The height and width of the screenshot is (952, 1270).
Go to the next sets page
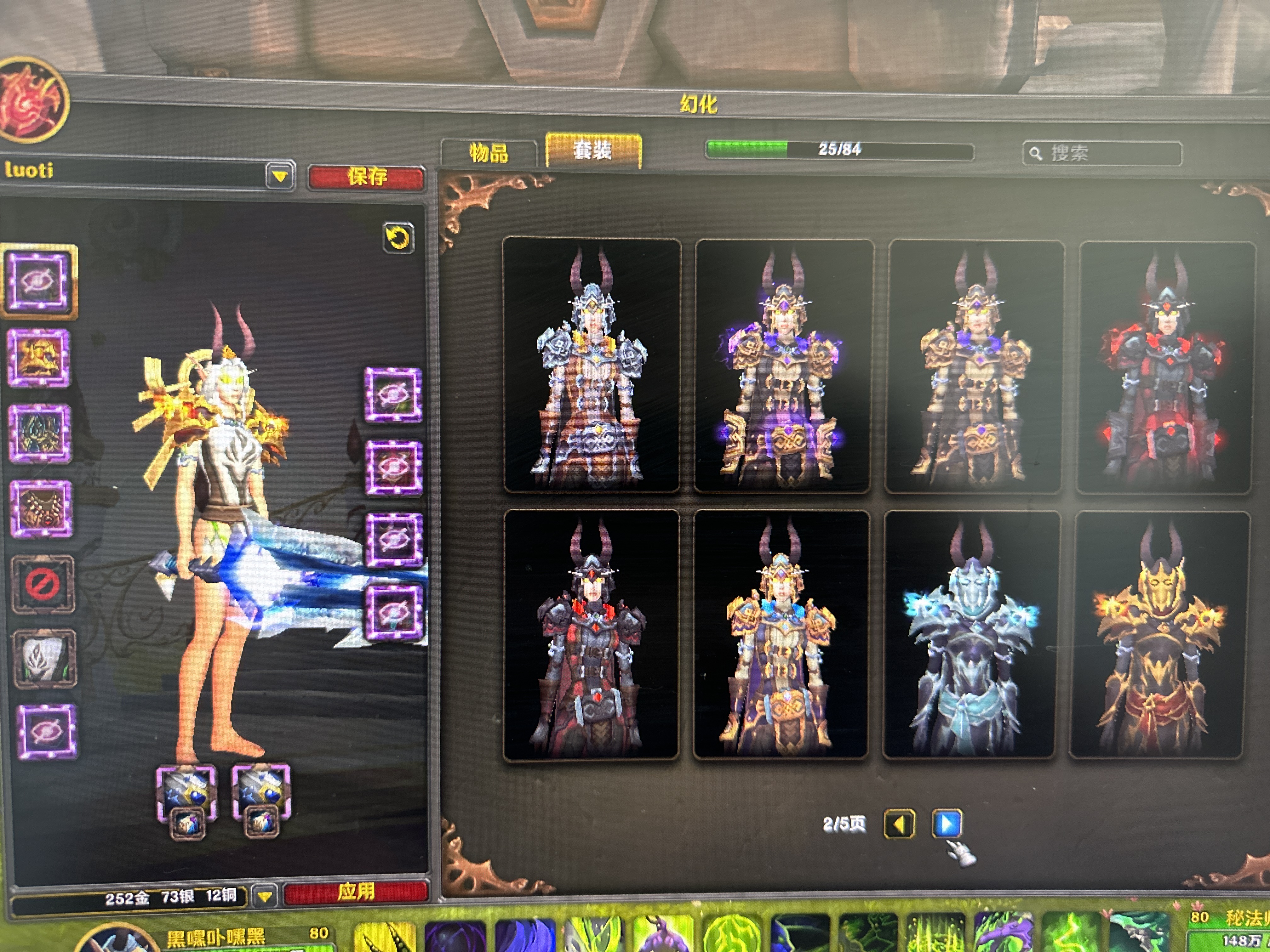[946, 824]
